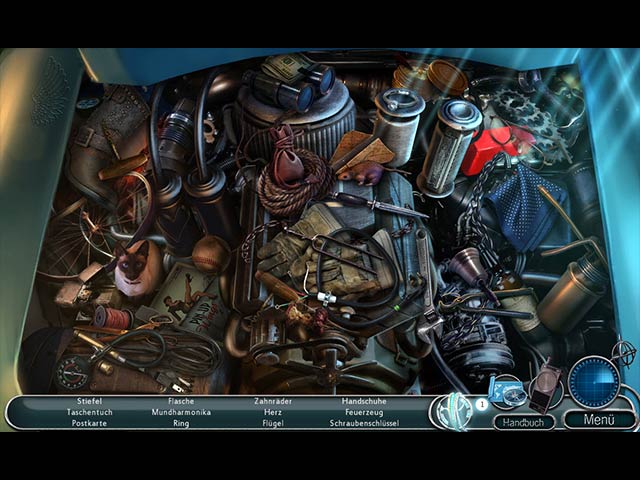This screenshot has height=480, width=640.
Task: Select 'Herz' in the item list
Action: pyautogui.click(x=271, y=411)
